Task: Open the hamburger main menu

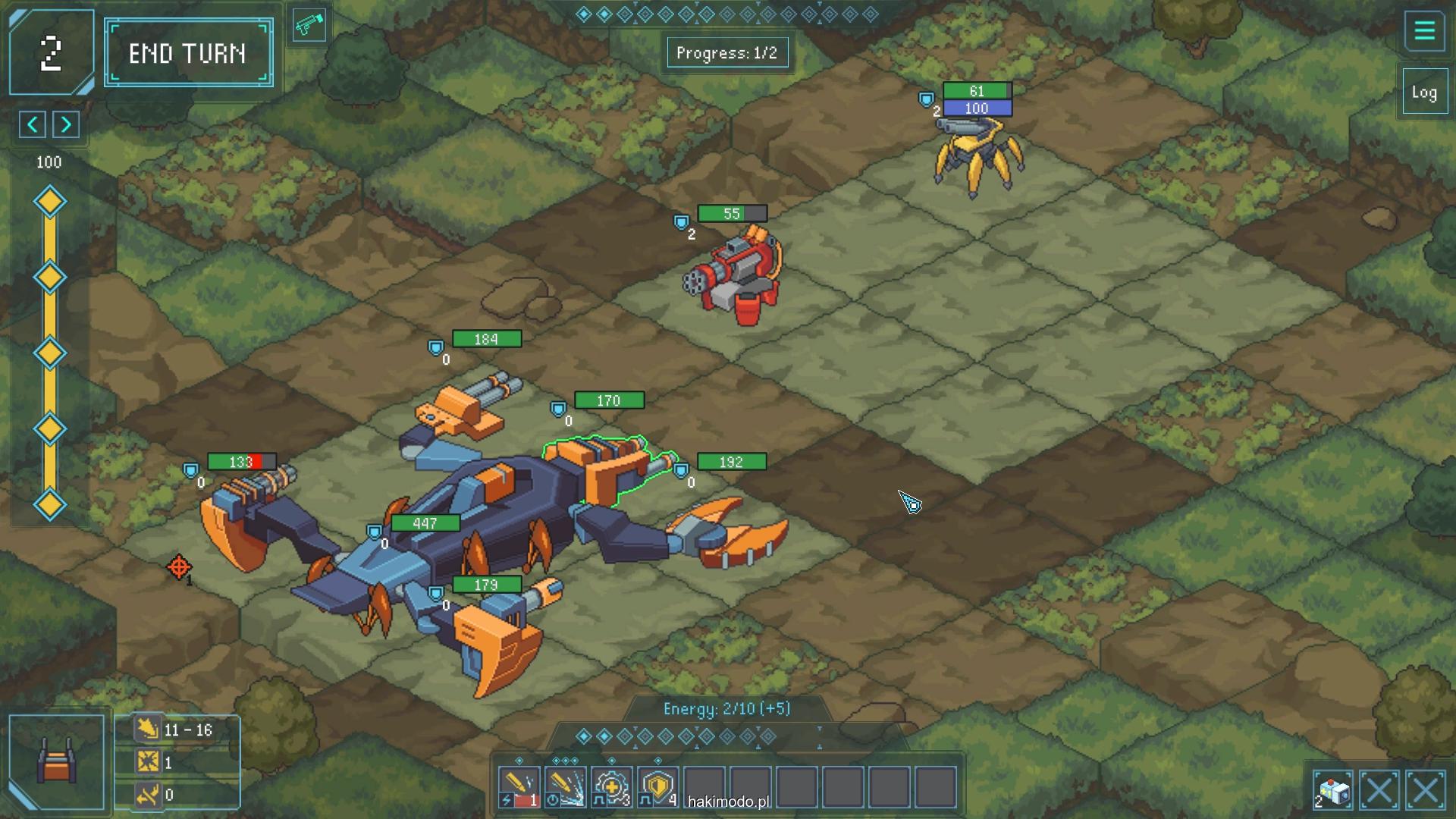Action: coord(1424,31)
